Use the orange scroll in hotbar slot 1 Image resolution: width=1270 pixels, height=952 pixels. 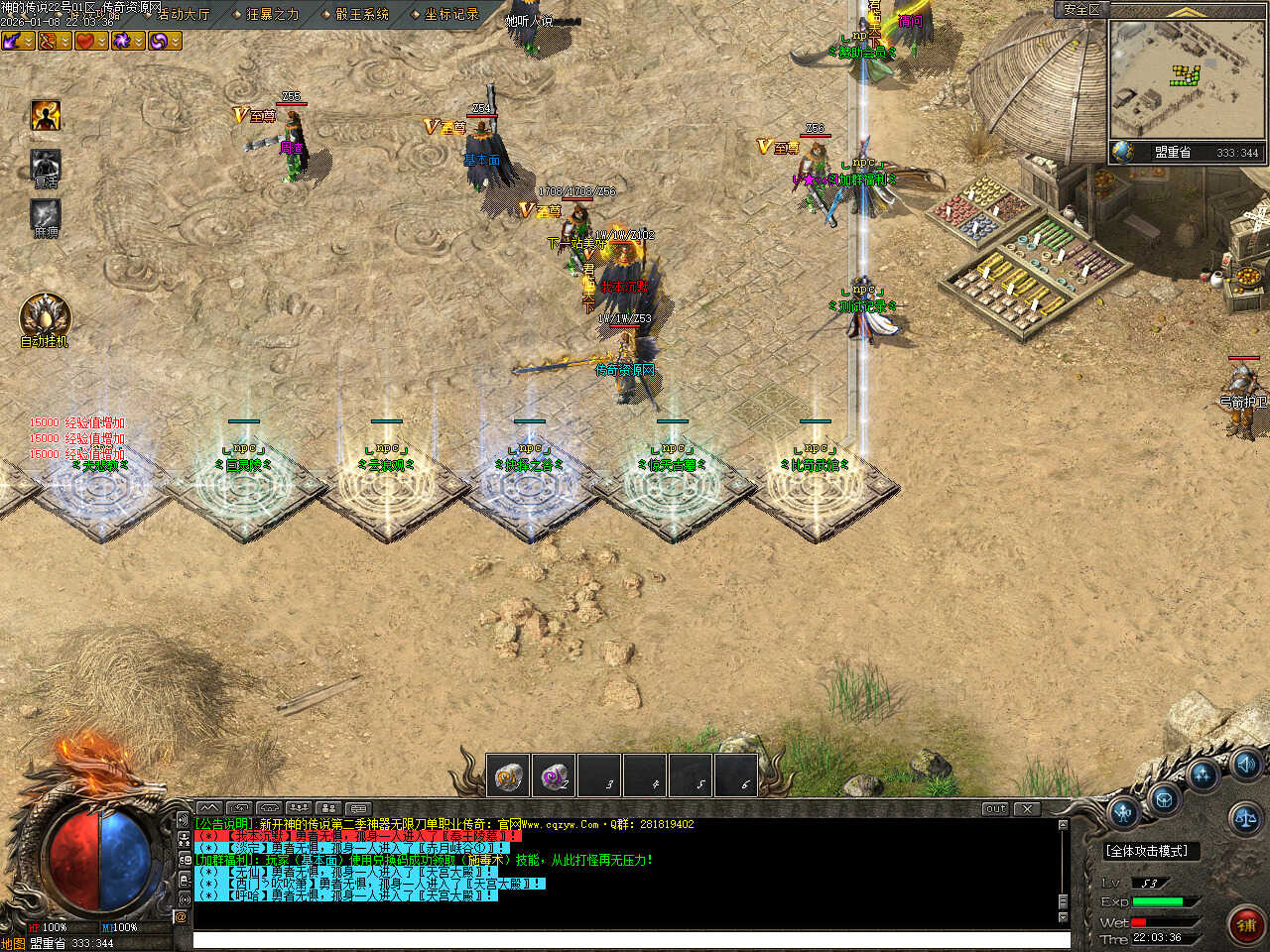pyautogui.click(x=509, y=776)
